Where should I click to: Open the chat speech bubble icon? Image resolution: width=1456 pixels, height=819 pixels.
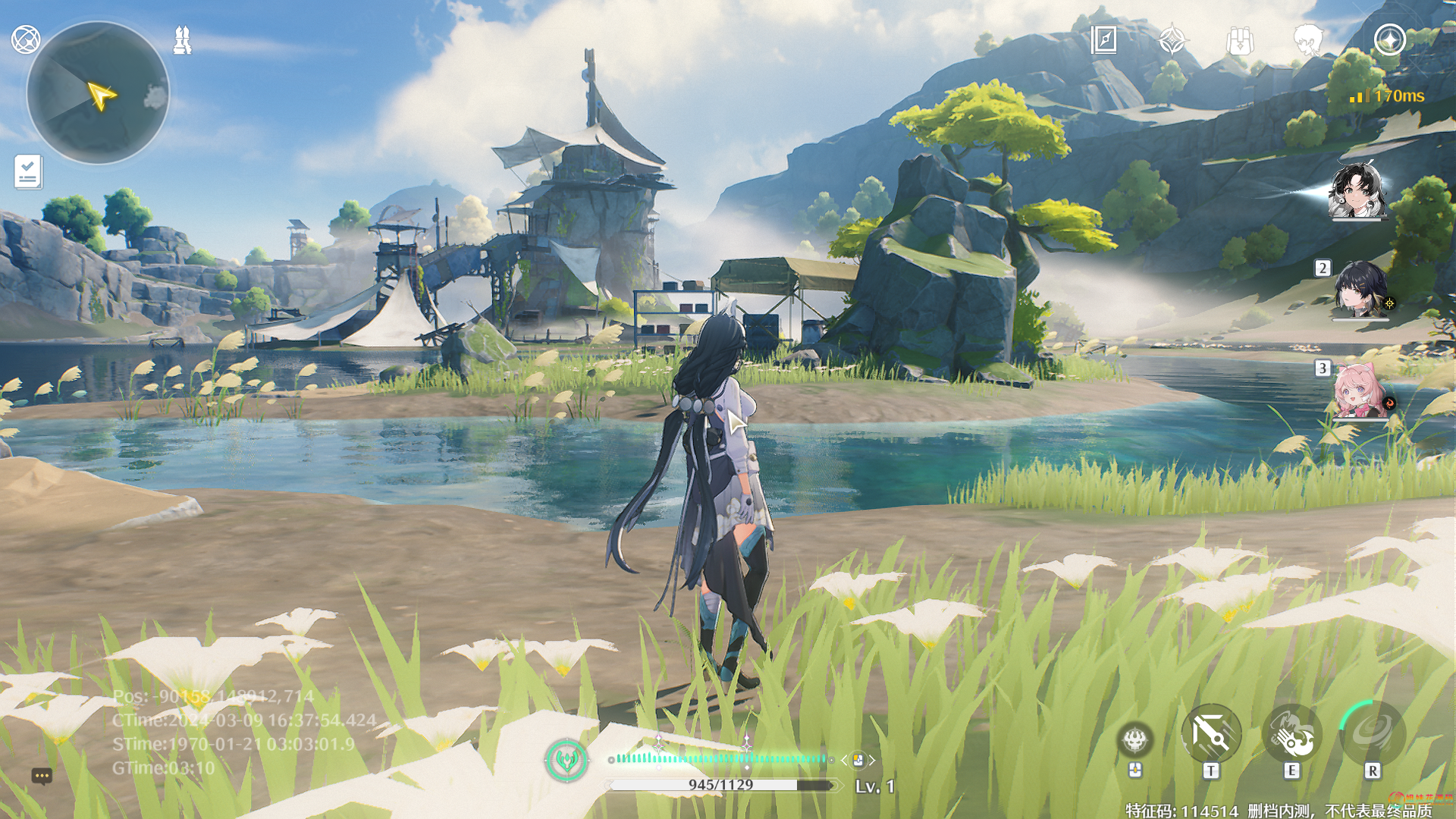(x=42, y=776)
